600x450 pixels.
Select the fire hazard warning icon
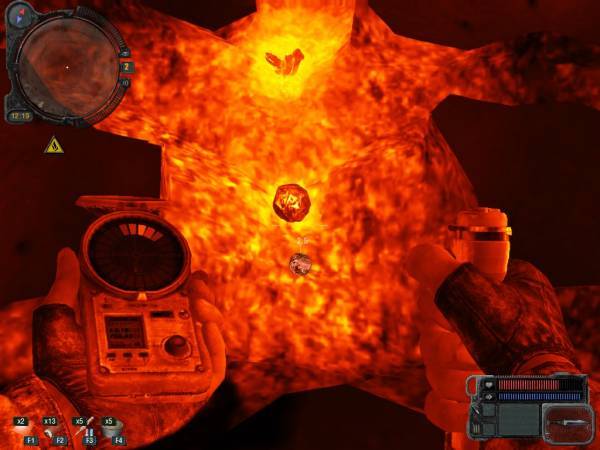tap(53, 145)
